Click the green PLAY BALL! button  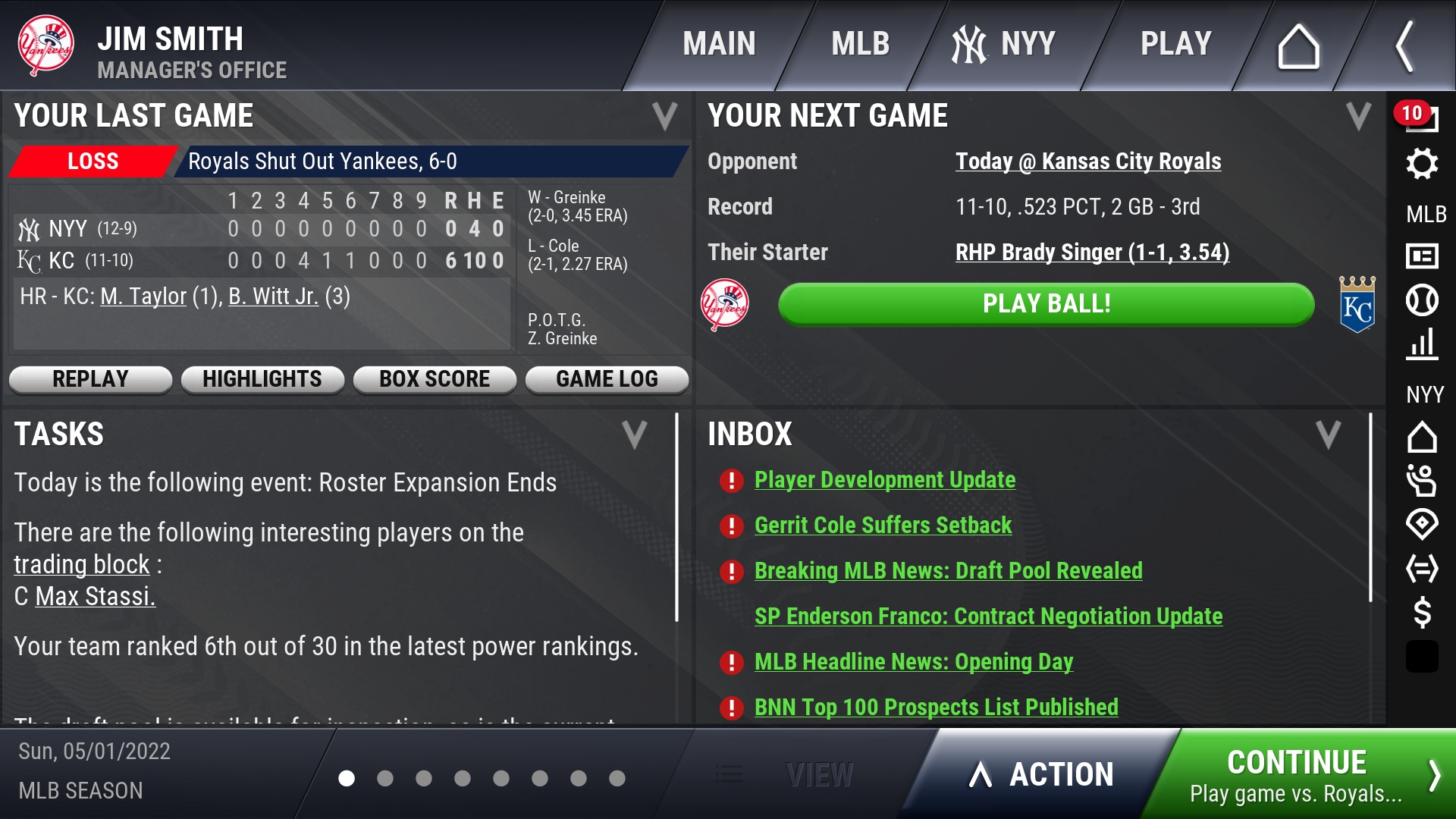pyautogui.click(x=1046, y=304)
